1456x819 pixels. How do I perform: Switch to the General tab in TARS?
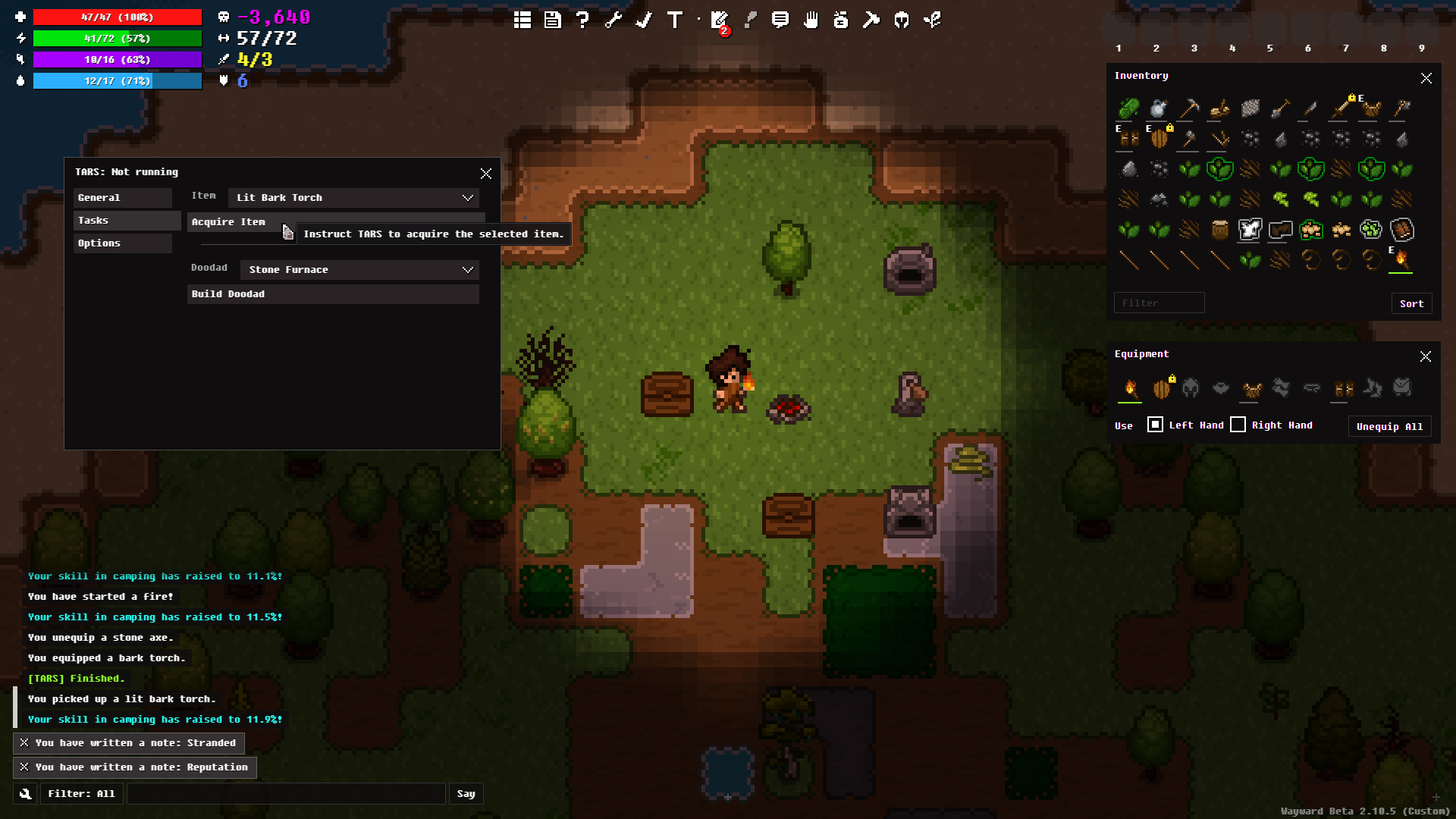[x=122, y=198]
